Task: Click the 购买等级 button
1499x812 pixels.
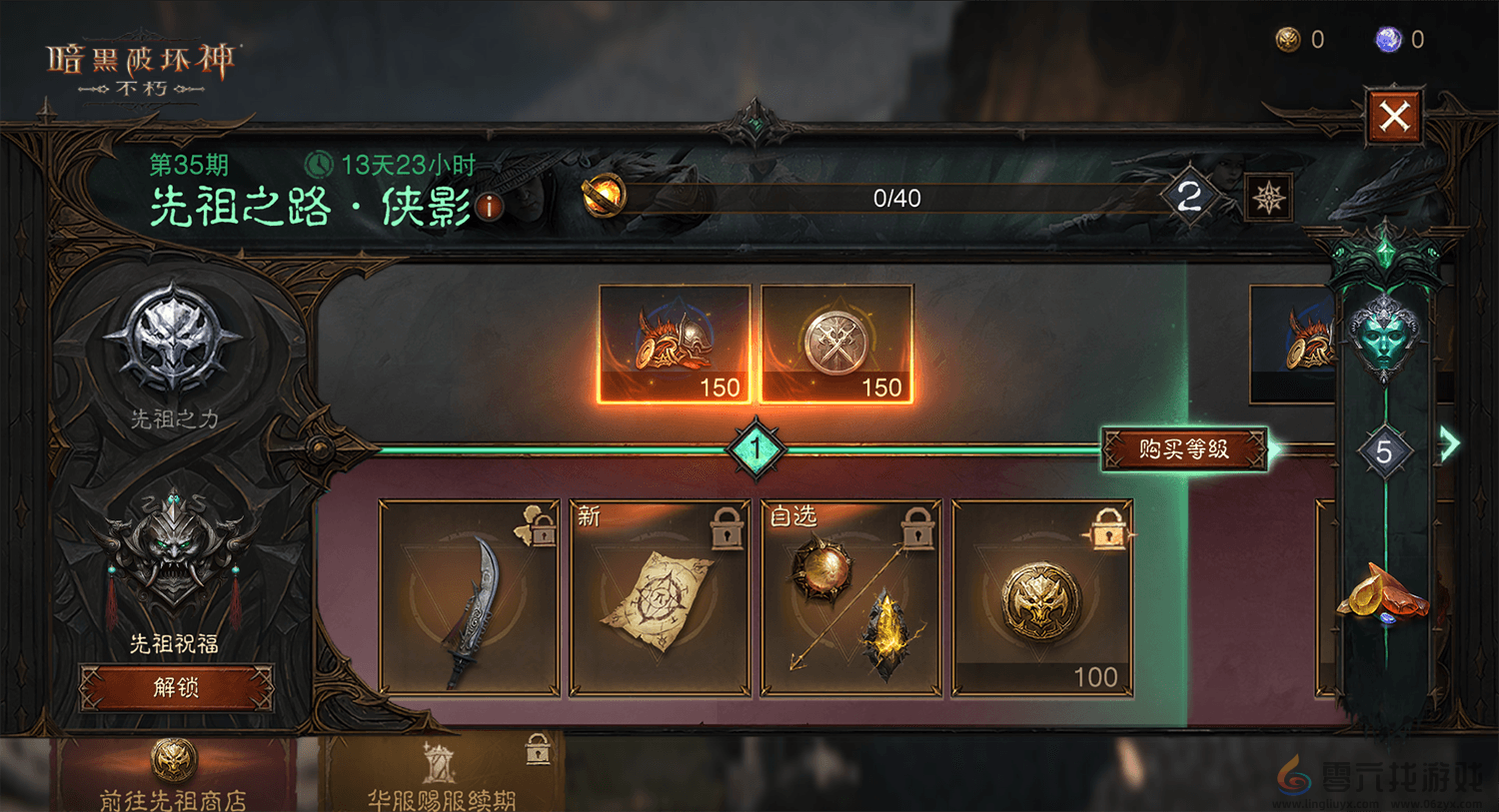Action: coord(1184,449)
